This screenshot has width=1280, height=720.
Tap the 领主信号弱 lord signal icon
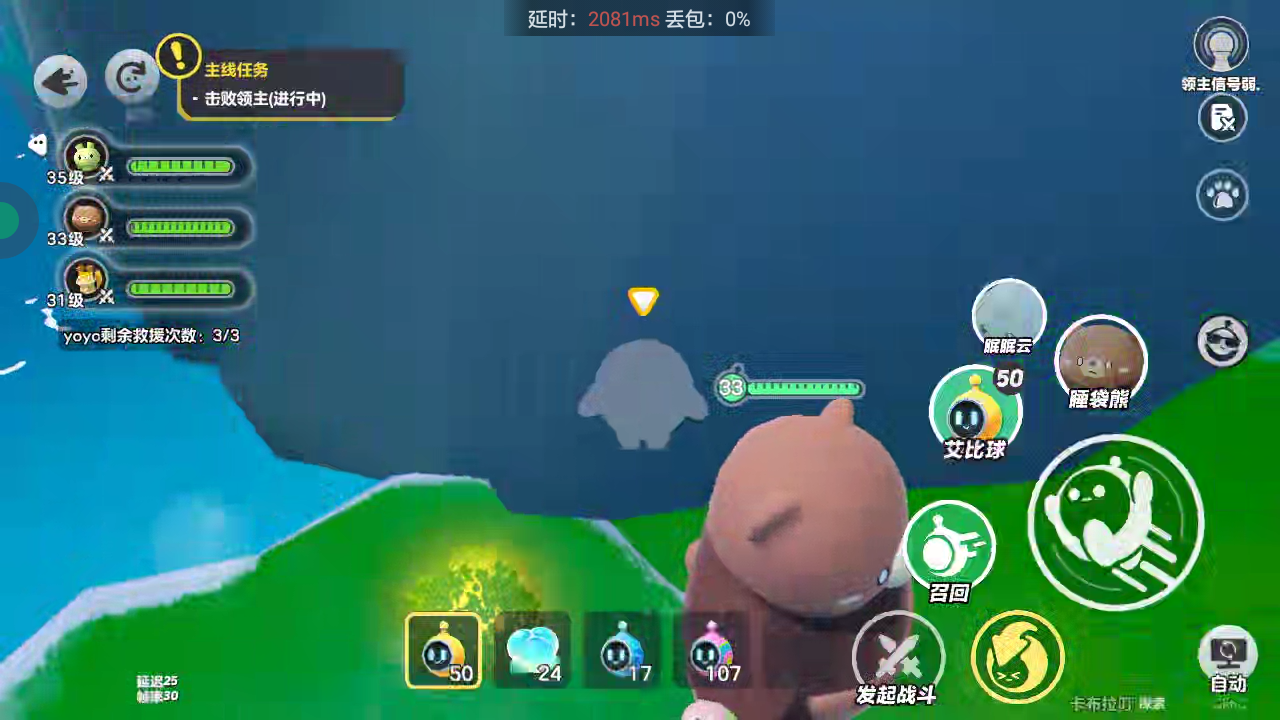point(1221,48)
